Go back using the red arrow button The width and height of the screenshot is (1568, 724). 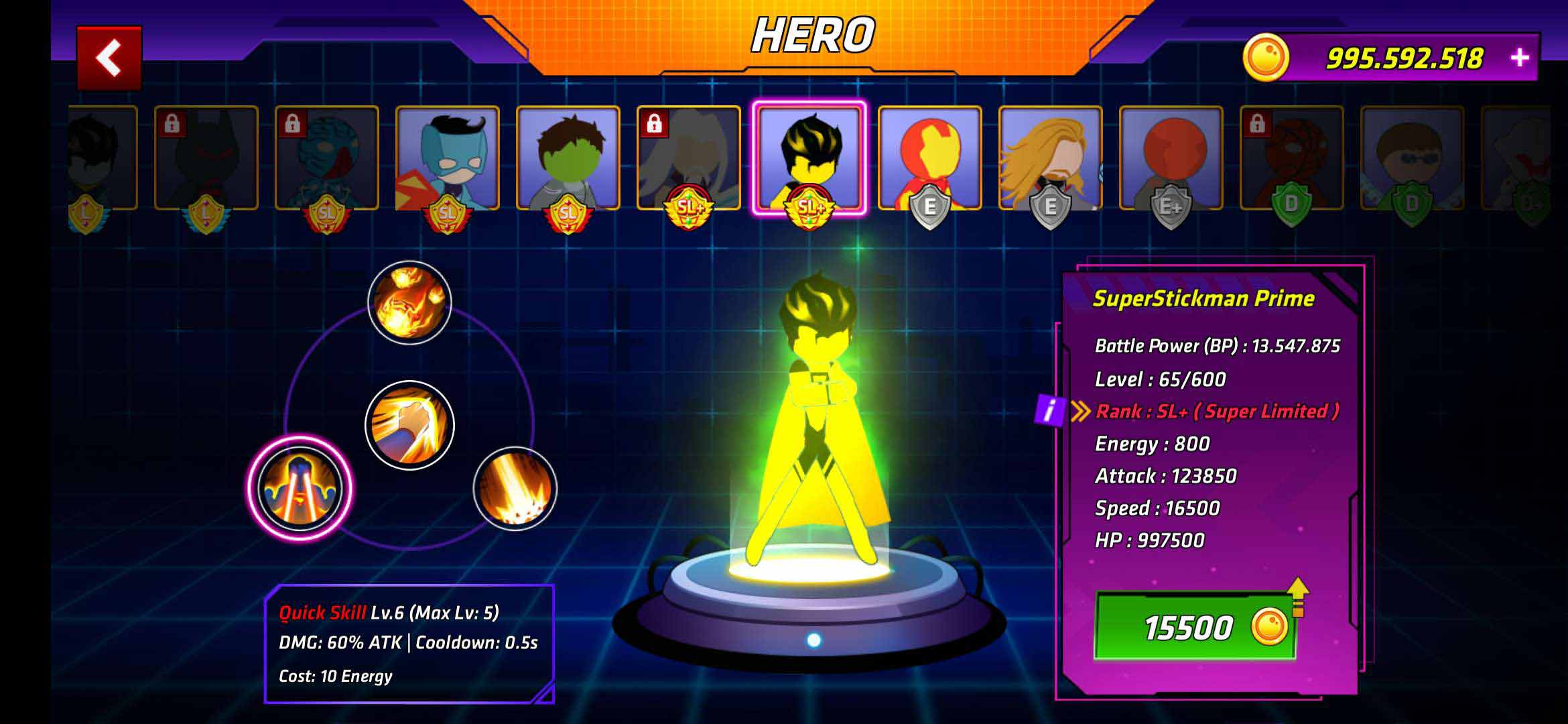(x=109, y=58)
